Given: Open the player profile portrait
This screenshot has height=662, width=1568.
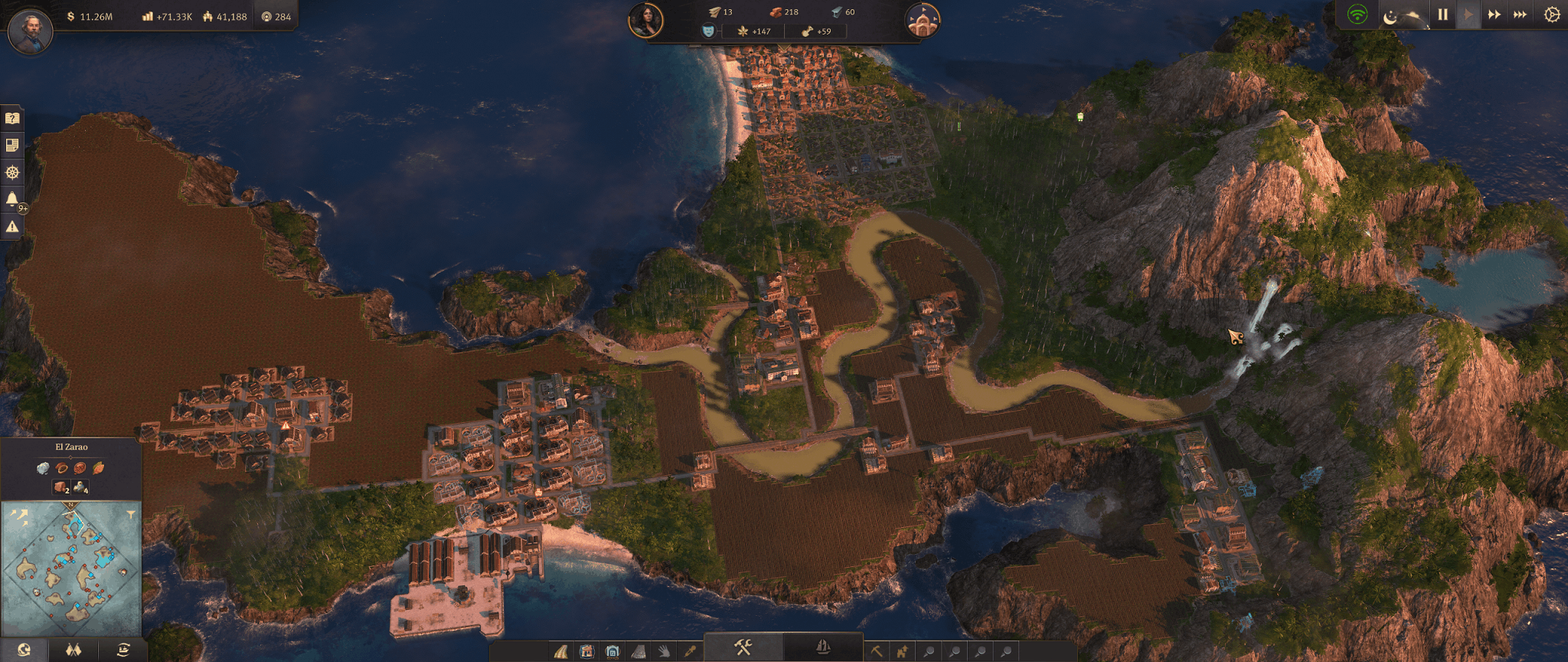Looking at the screenshot, I should [30, 31].
